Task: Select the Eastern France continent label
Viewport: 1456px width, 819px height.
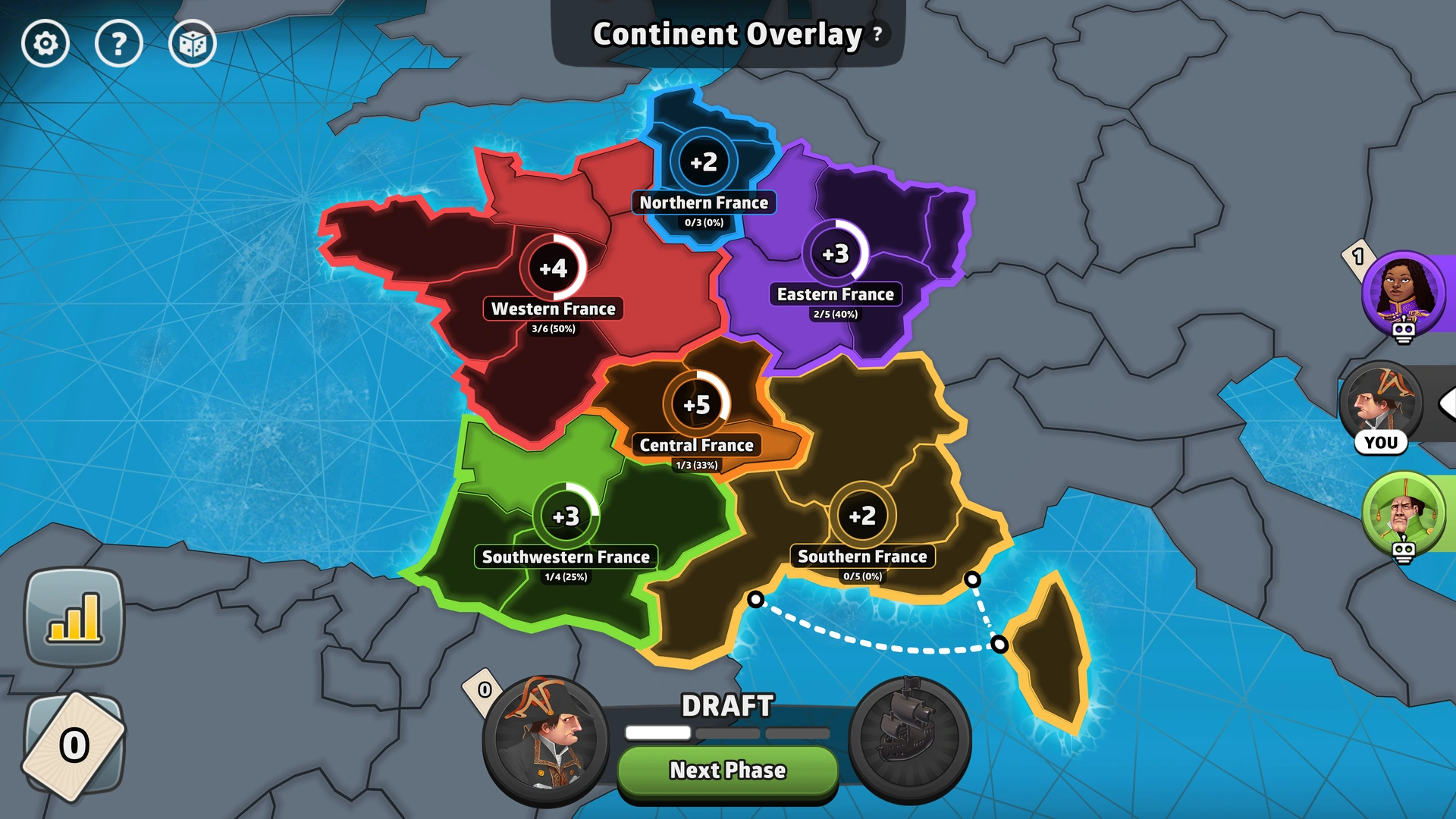Action: click(x=836, y=294)
